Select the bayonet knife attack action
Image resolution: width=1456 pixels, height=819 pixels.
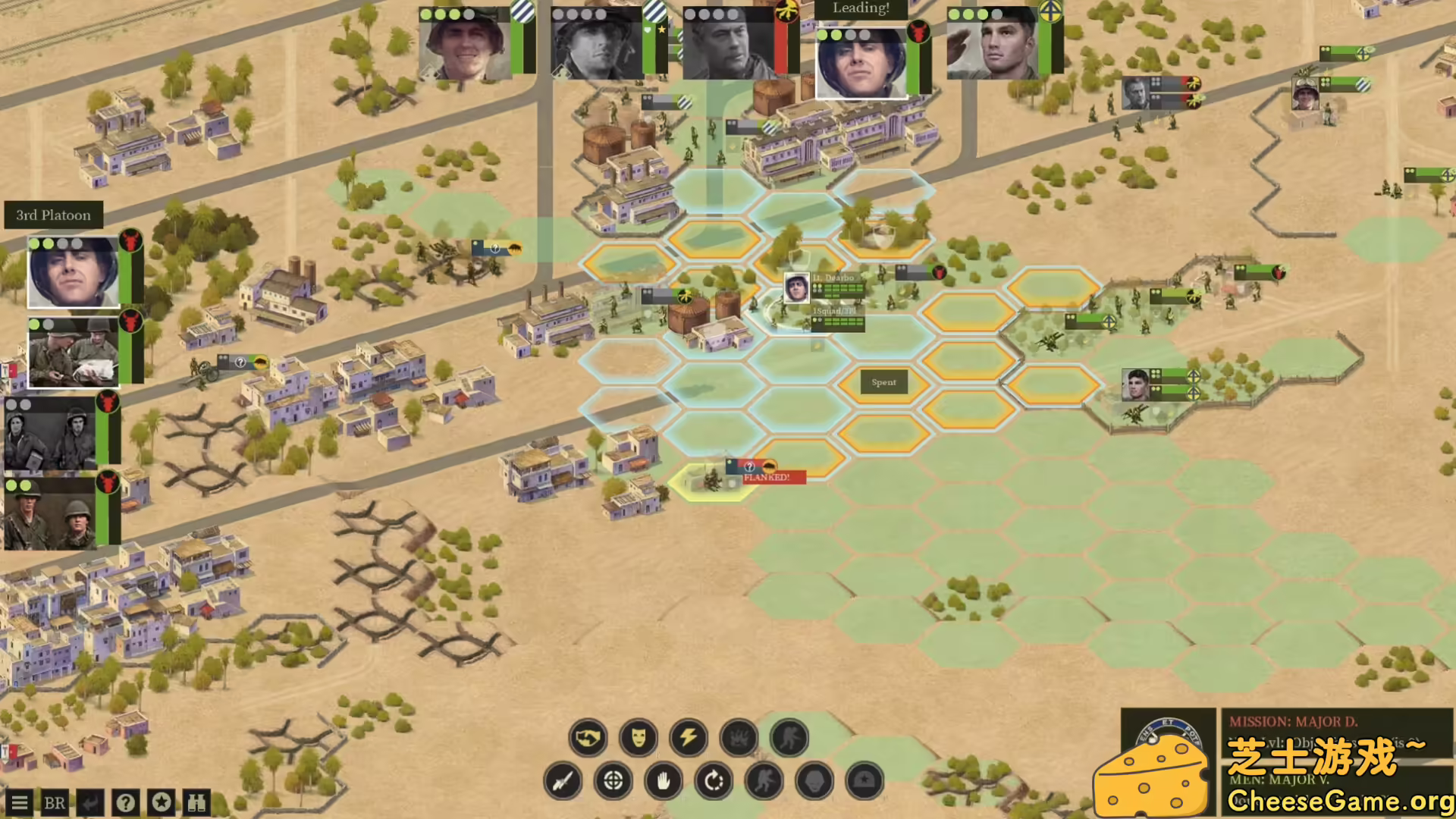(563, 781)
